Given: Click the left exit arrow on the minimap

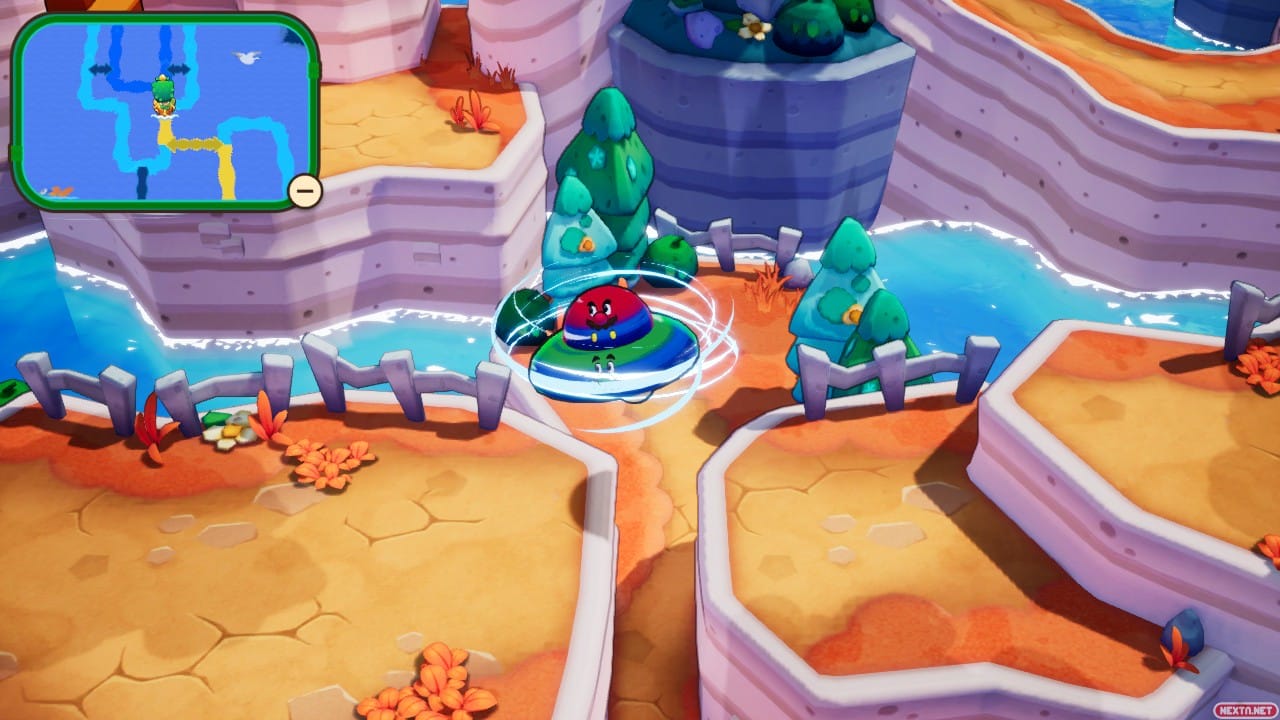Looking at the screenshot, I should tap(98, 68).
